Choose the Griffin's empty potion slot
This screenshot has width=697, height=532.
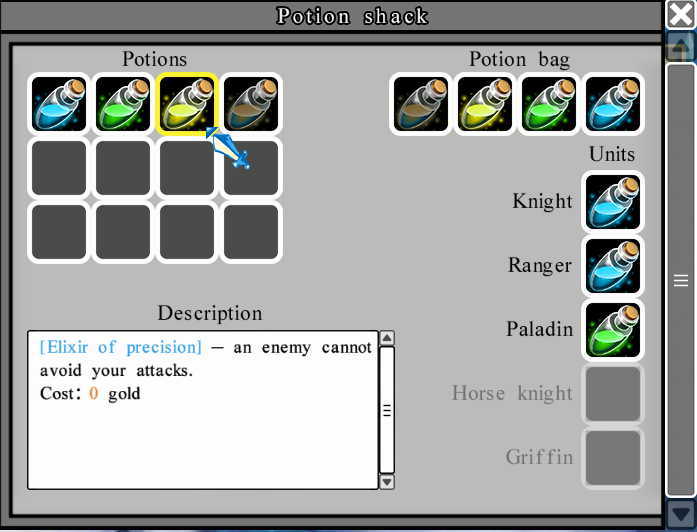tap(613, 457)
